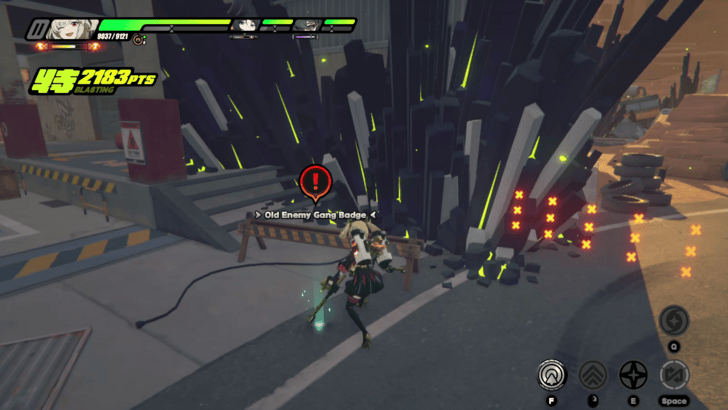Screen dimensions: 728x410
Task: Activate the four-pointed star special attack
Action: pos(633,375)
